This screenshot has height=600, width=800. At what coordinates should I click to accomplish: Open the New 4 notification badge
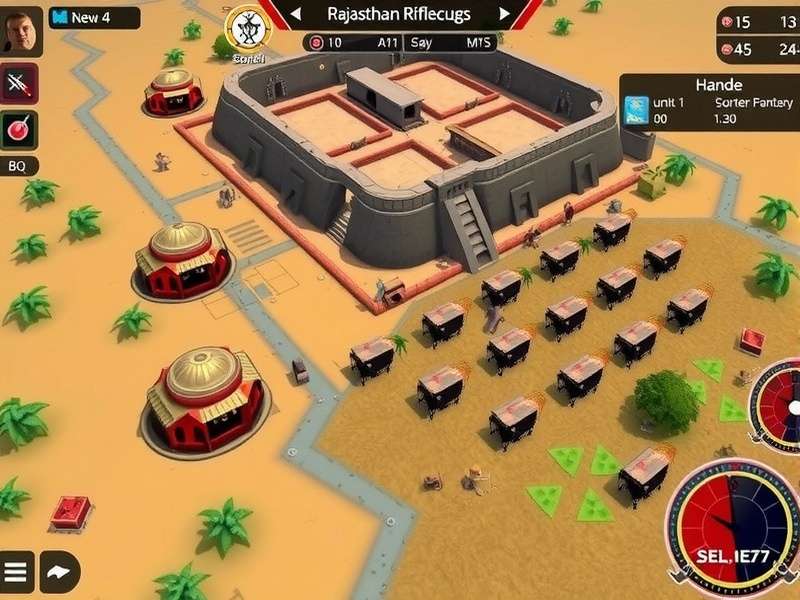pyautogui.click(x=94, y=18)
